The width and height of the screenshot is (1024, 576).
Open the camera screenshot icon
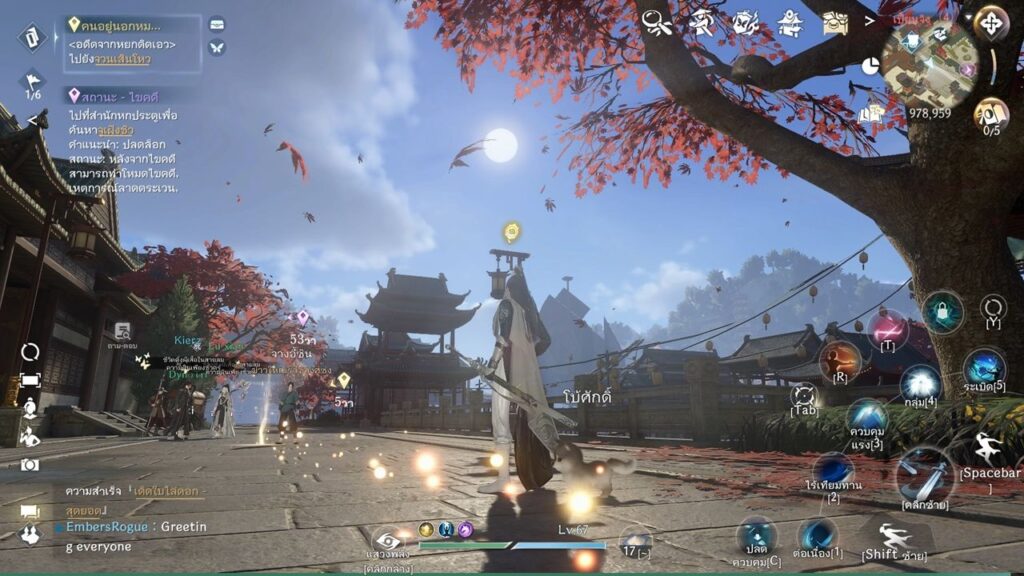[x=30, y=464]
